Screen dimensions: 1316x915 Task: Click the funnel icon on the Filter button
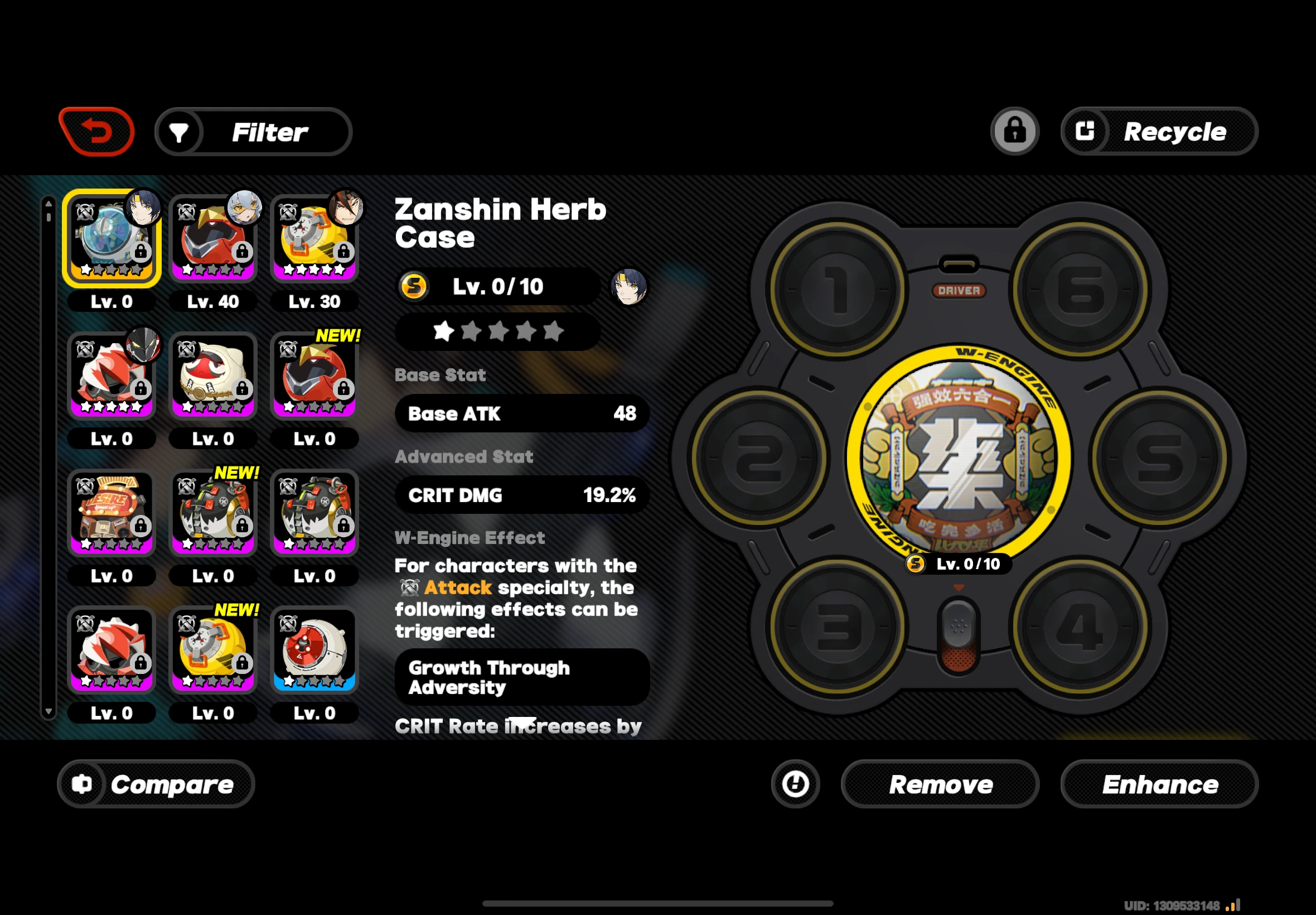point(180,131)
